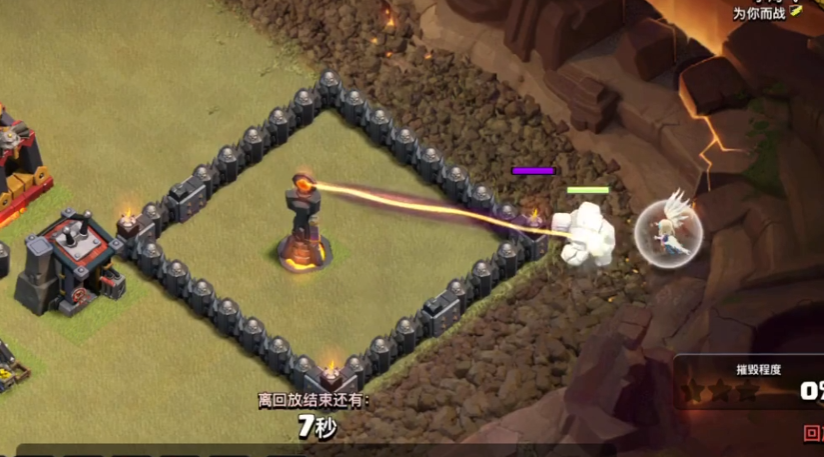
Task: Click the red 回 return button
Action: tap(813, 434)
